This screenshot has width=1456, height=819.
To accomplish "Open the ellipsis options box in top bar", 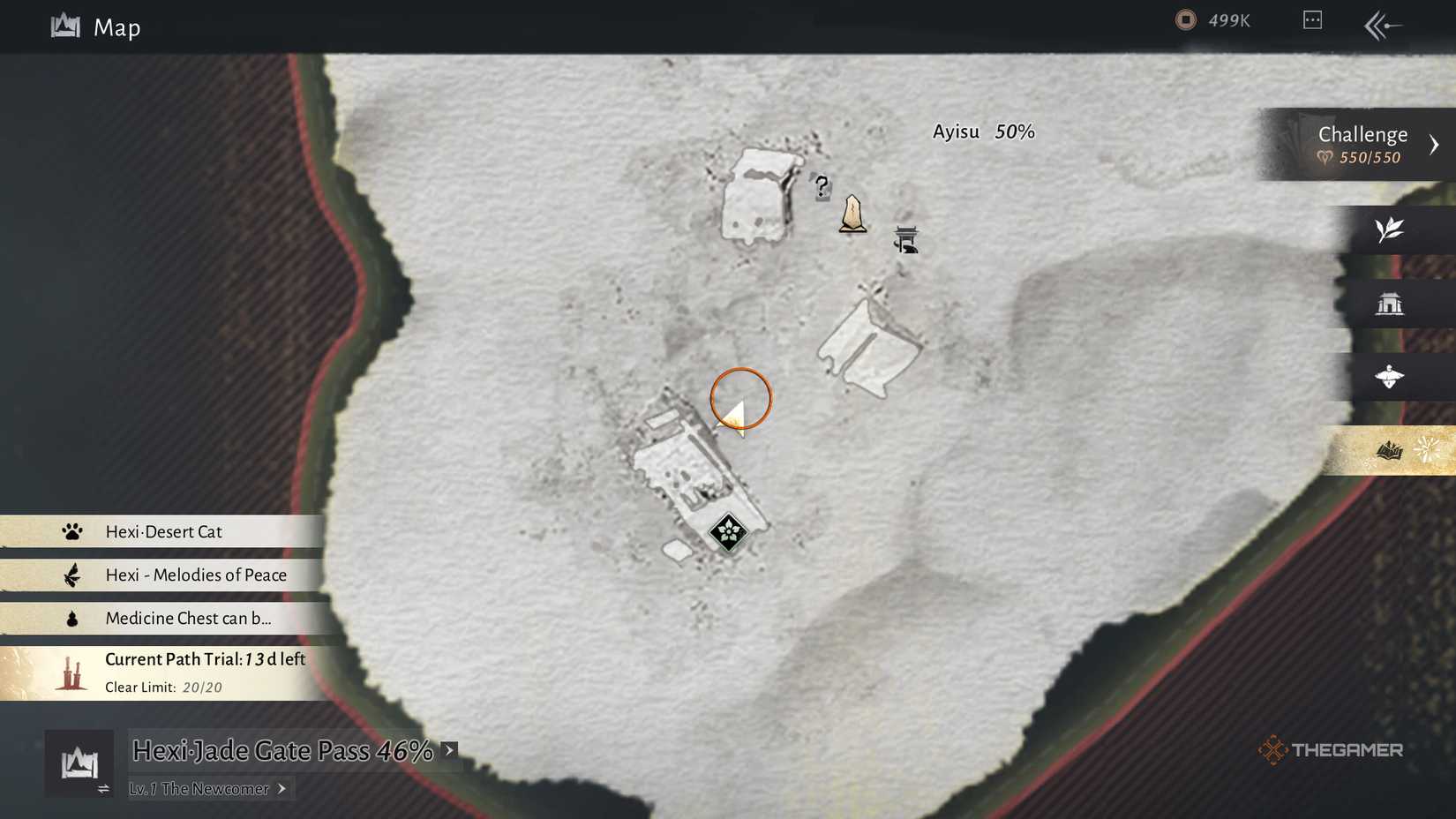I will 1311,19.
